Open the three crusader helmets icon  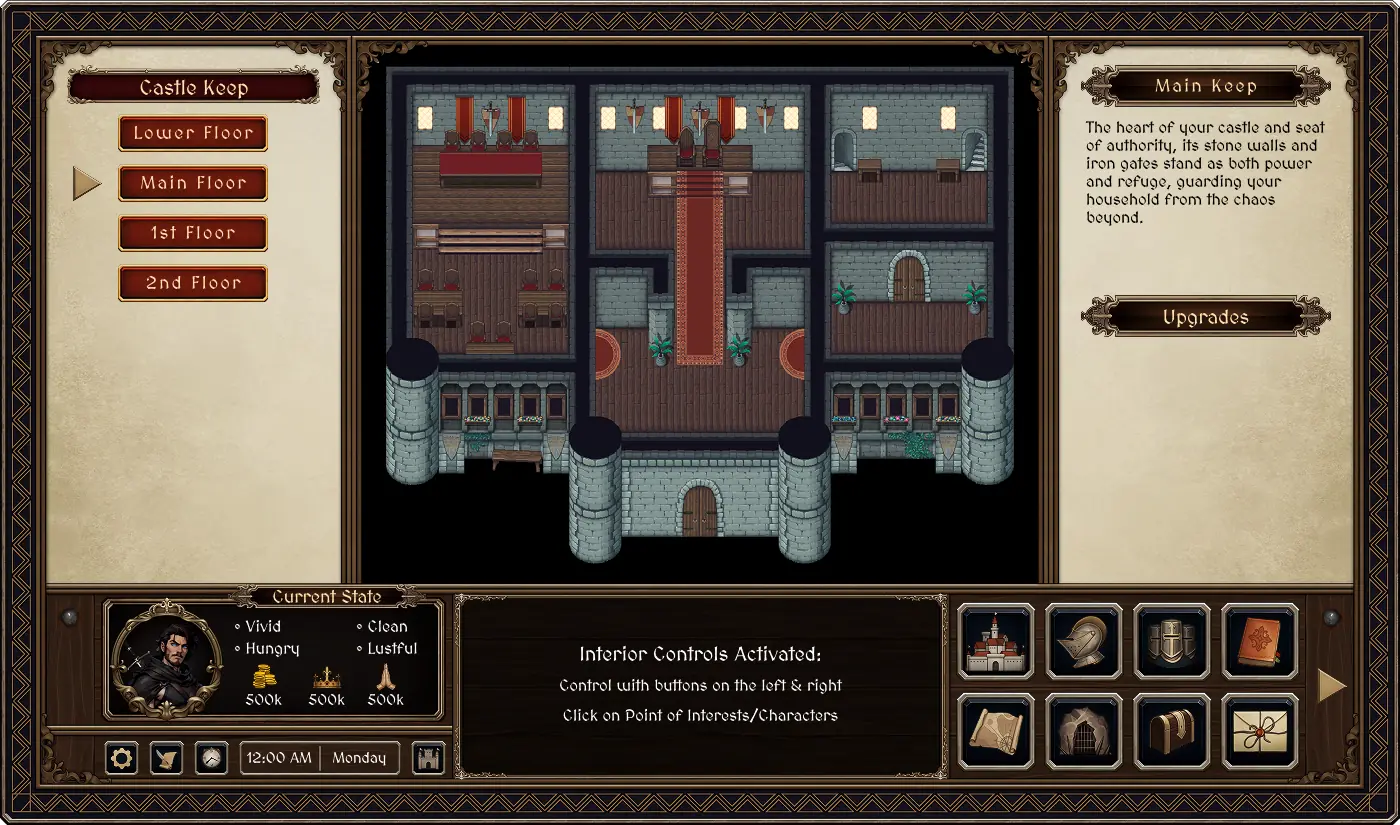tap(1172, 642)
